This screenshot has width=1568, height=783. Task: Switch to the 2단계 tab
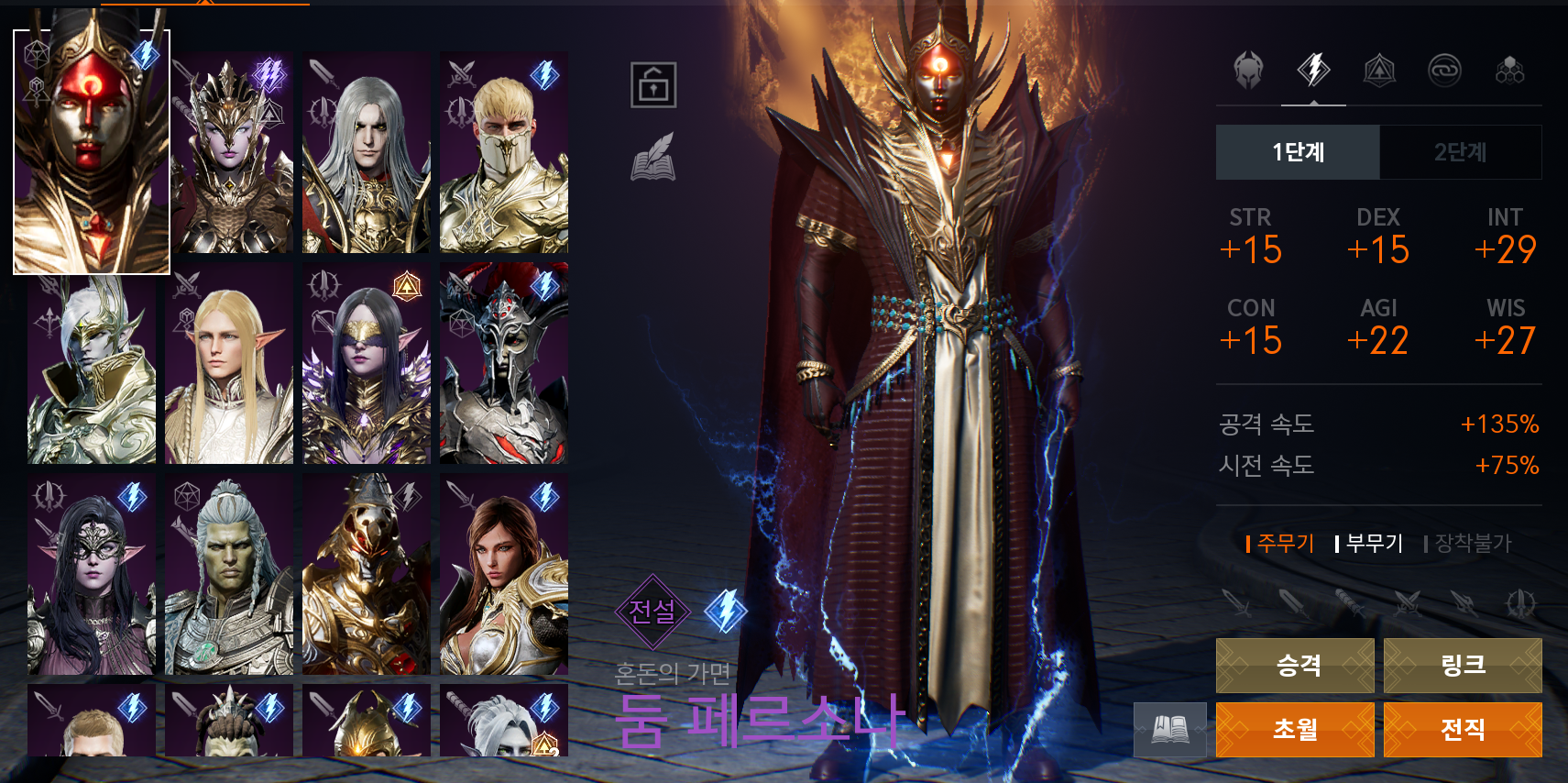coord(1460,152)
